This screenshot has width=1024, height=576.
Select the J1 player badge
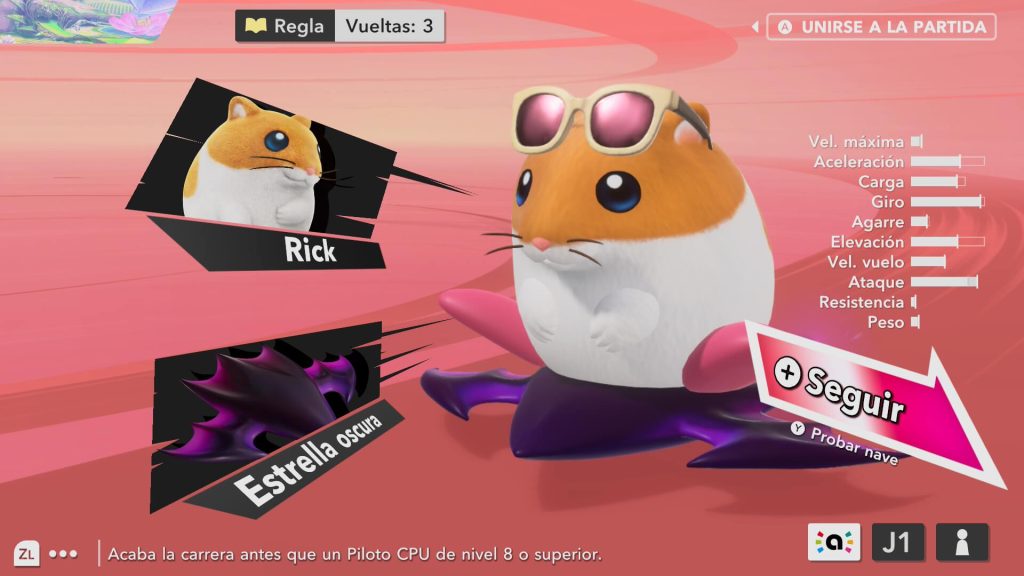898,543
